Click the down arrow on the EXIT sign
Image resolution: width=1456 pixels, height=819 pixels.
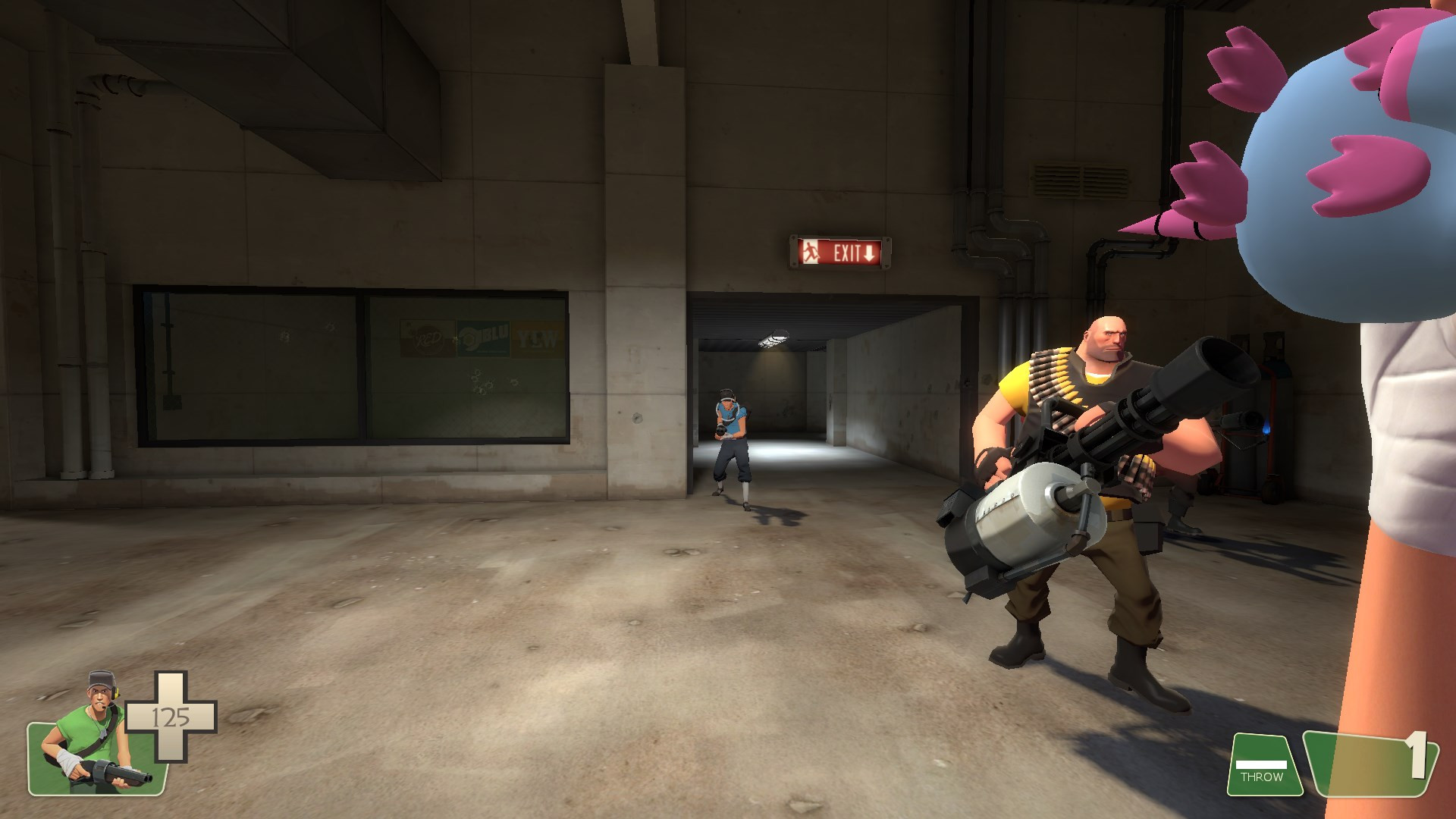point(868,253)
